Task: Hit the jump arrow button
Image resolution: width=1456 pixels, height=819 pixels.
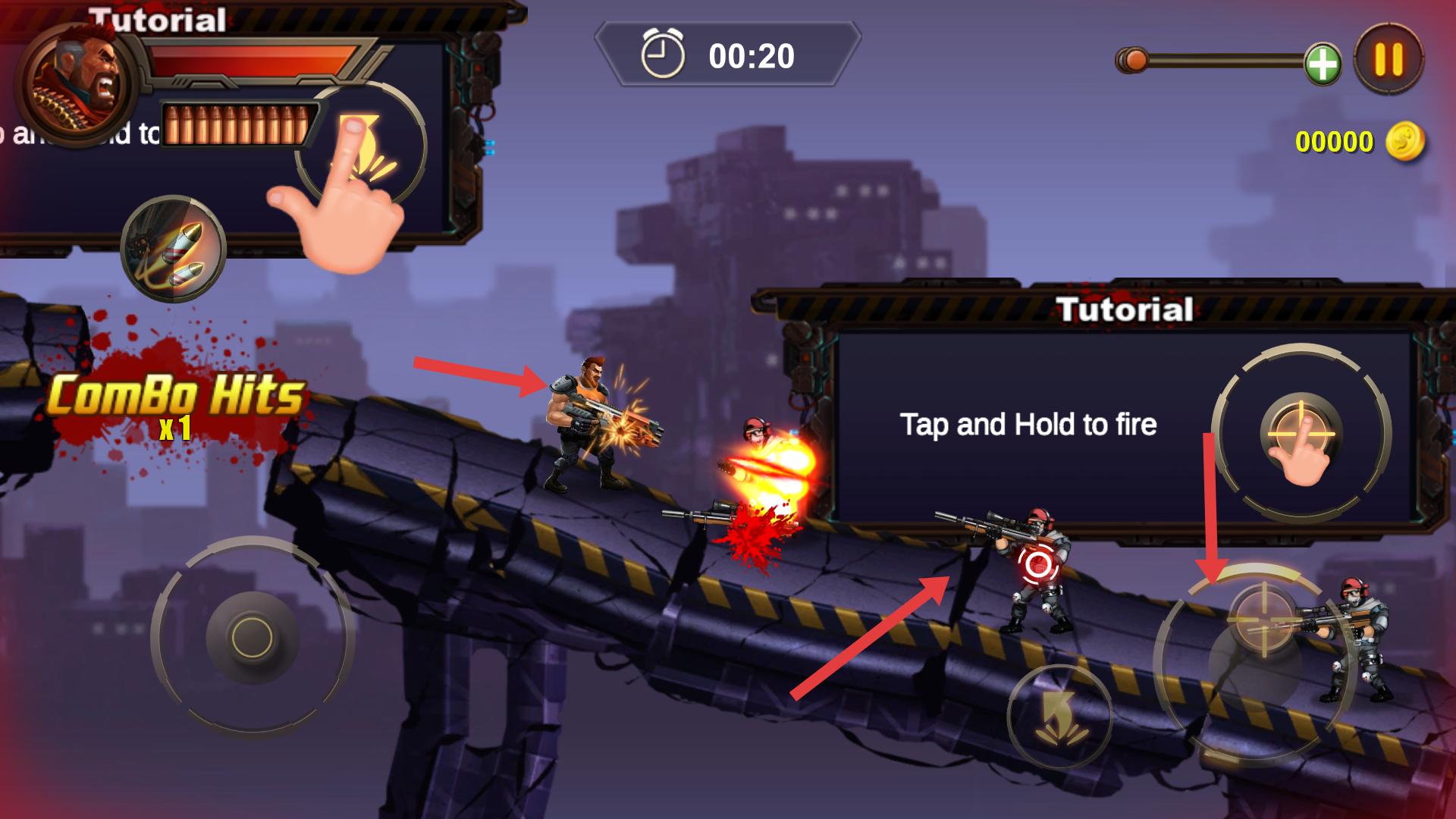Action: pos(1059,717)
